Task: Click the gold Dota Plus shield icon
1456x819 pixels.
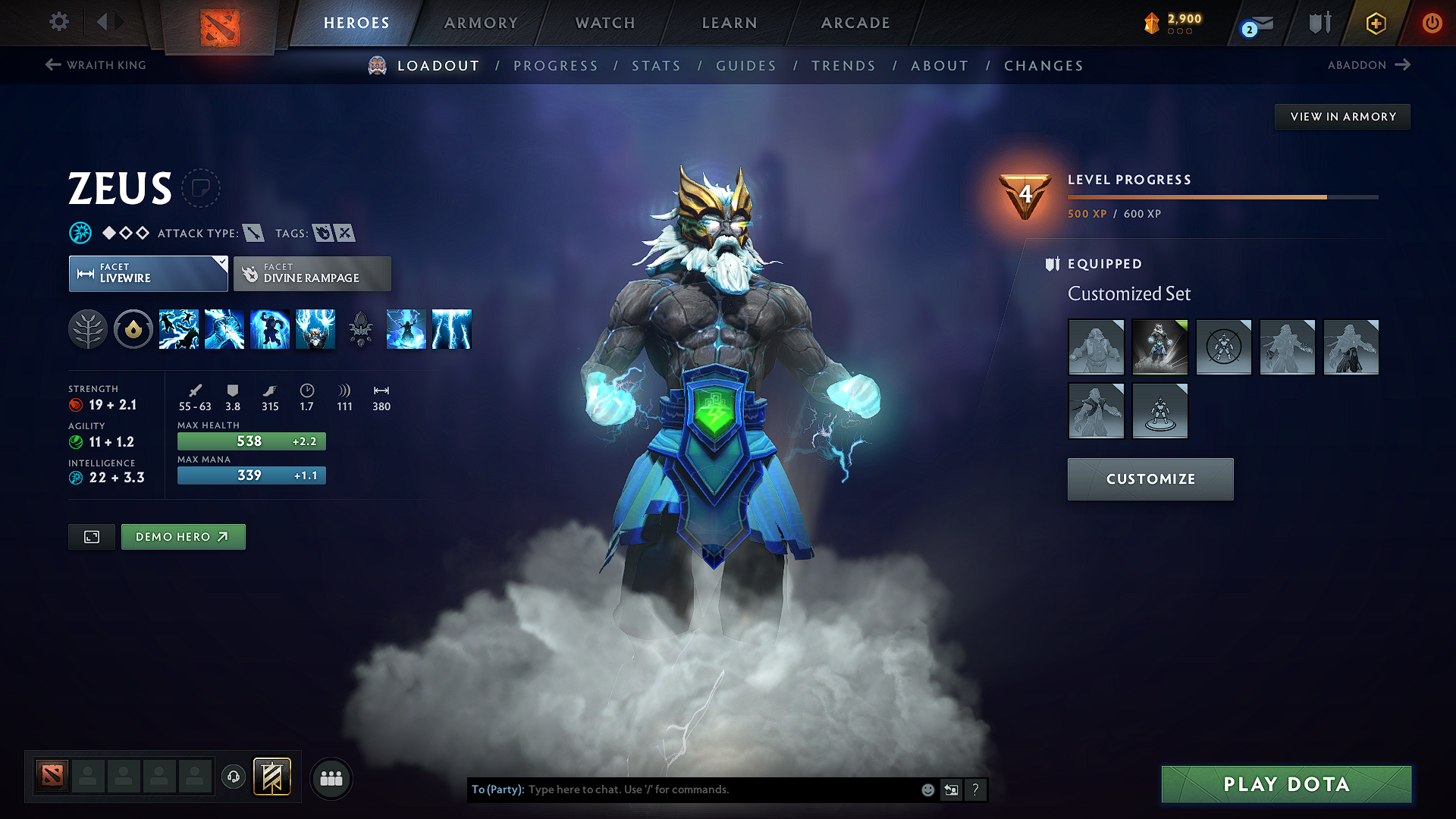Action: pyautogui.click(x=1375, y=23)
